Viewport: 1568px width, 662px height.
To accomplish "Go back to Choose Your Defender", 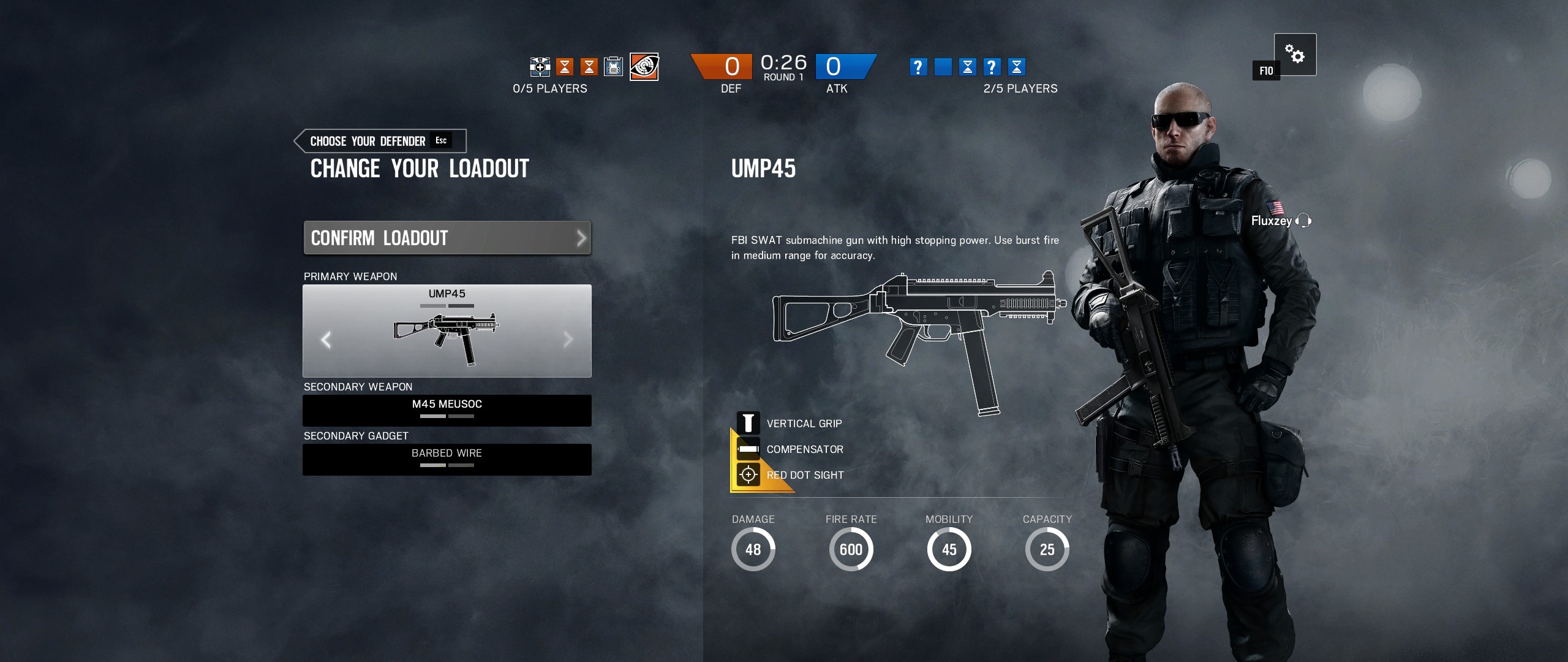I will pos(380,141).
